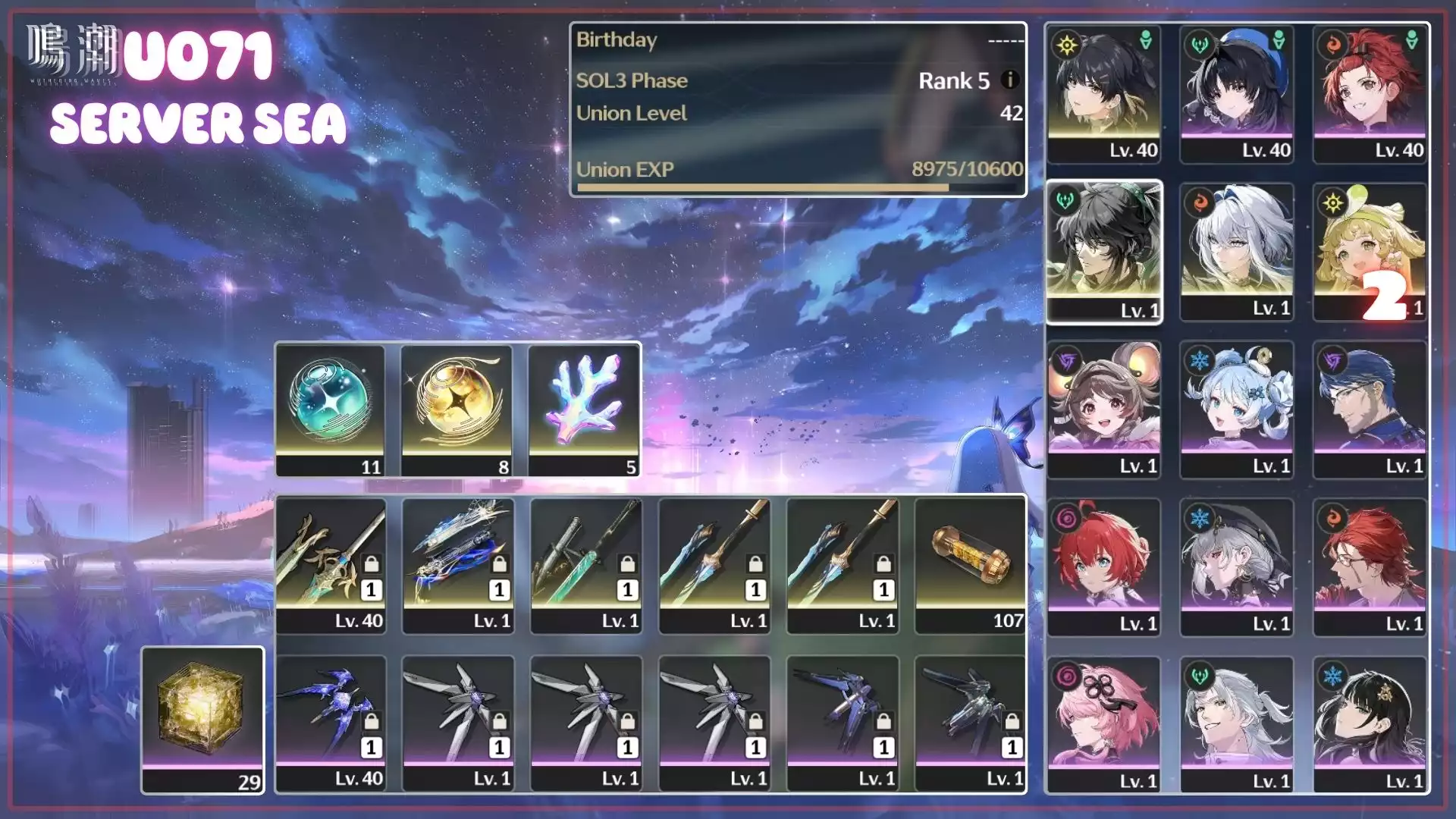The image size is (1456, 819).
Task: Select the golden cube item with 29
Action: pyautogui.click(x=202, y=719)
